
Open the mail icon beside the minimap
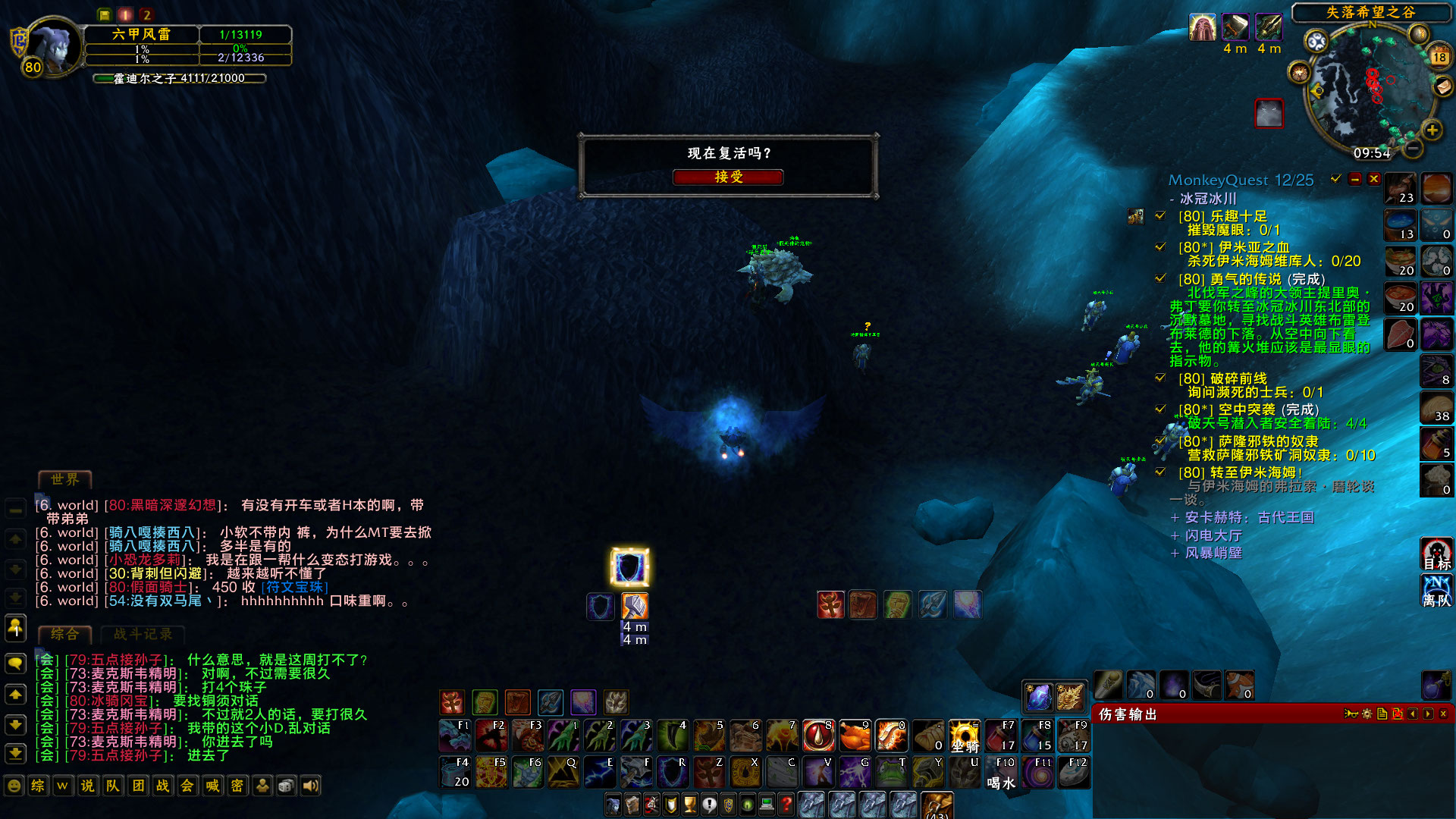click(1442, 88)
